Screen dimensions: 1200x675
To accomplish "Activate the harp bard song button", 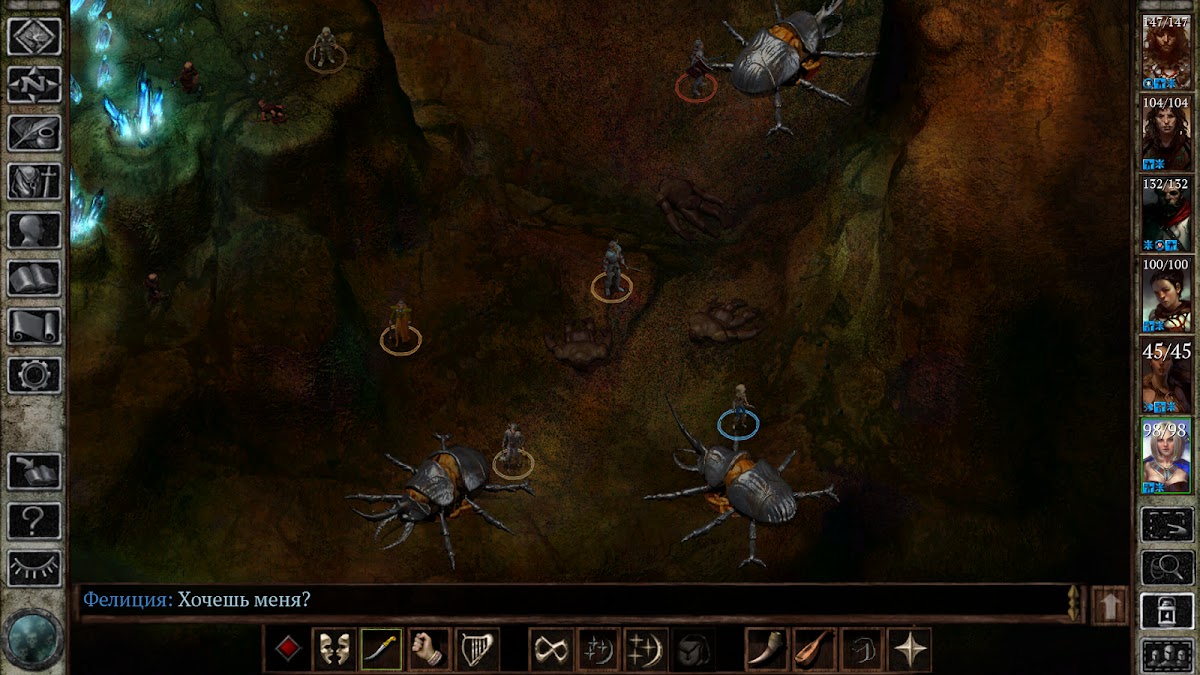I will (x=477, y=649).
